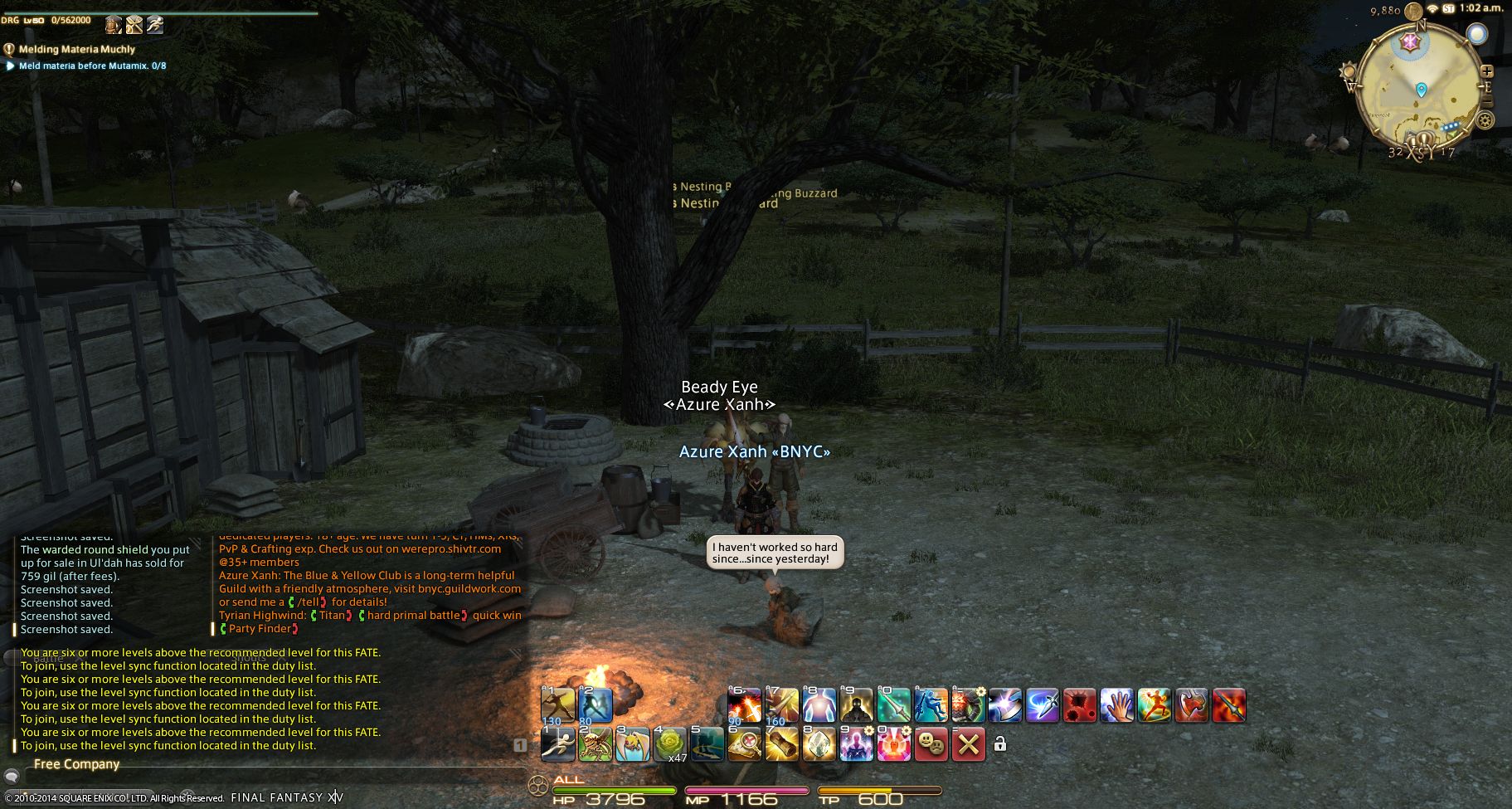Click the Party Finder chat link
1512x809 pixels.
point(260,629)
